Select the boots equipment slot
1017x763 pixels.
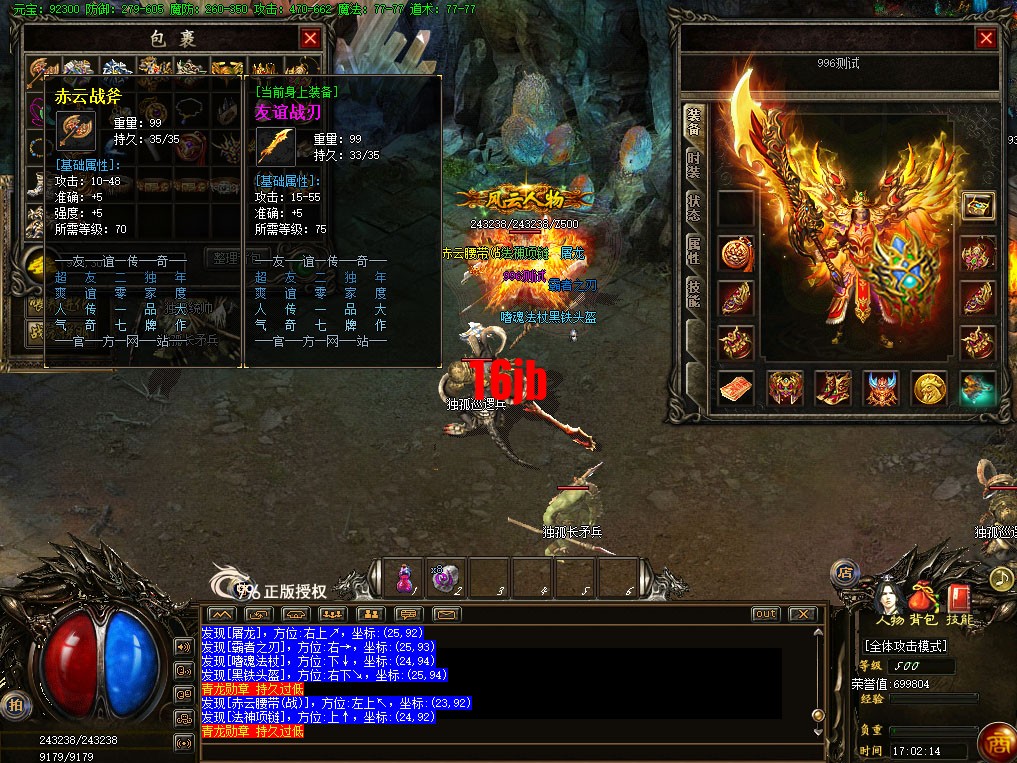832,388
